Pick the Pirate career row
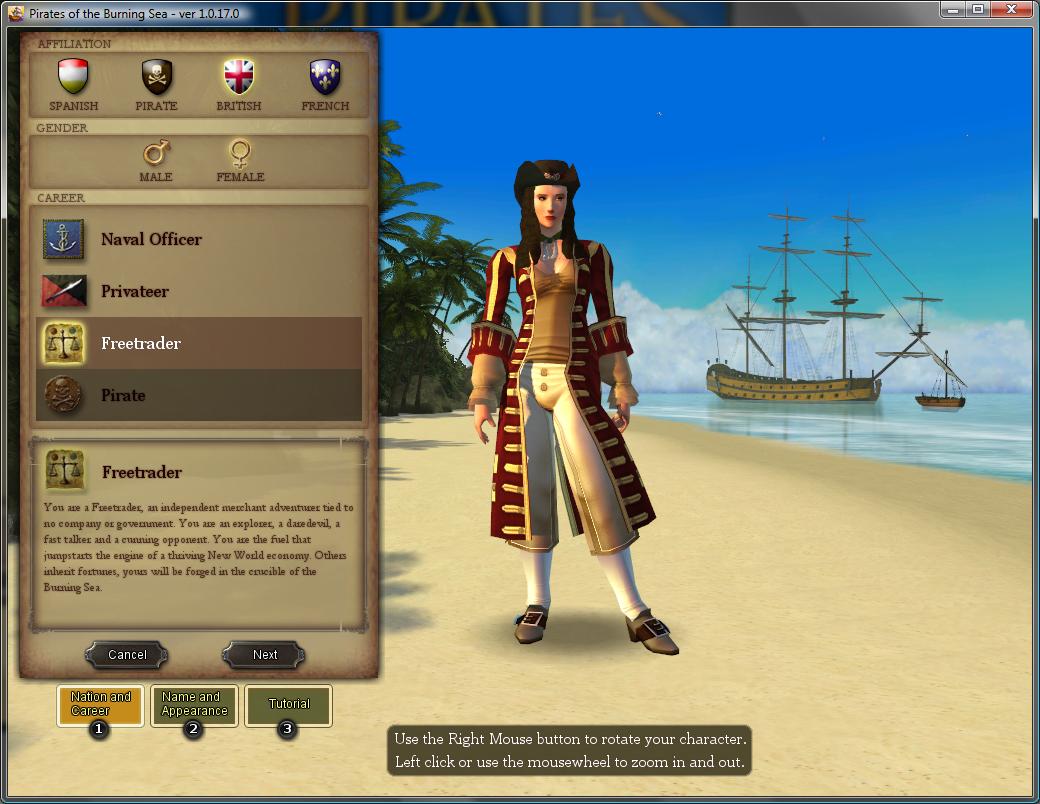Screen dimensions: 1040x804 pos(198,395)
